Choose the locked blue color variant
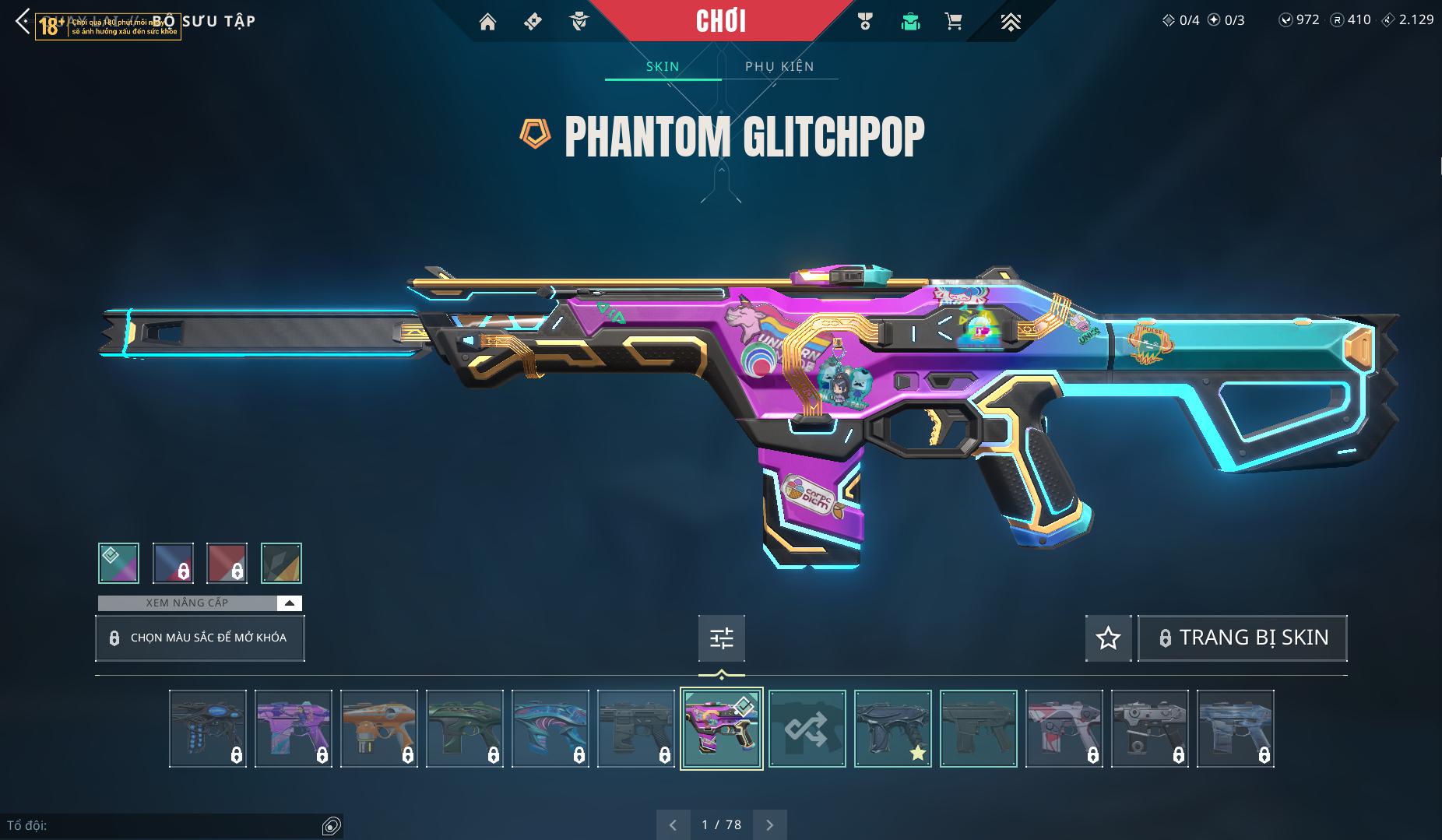Image resolution: width=1442 pixels, height=840 pixels. click(x=173, y=563)
